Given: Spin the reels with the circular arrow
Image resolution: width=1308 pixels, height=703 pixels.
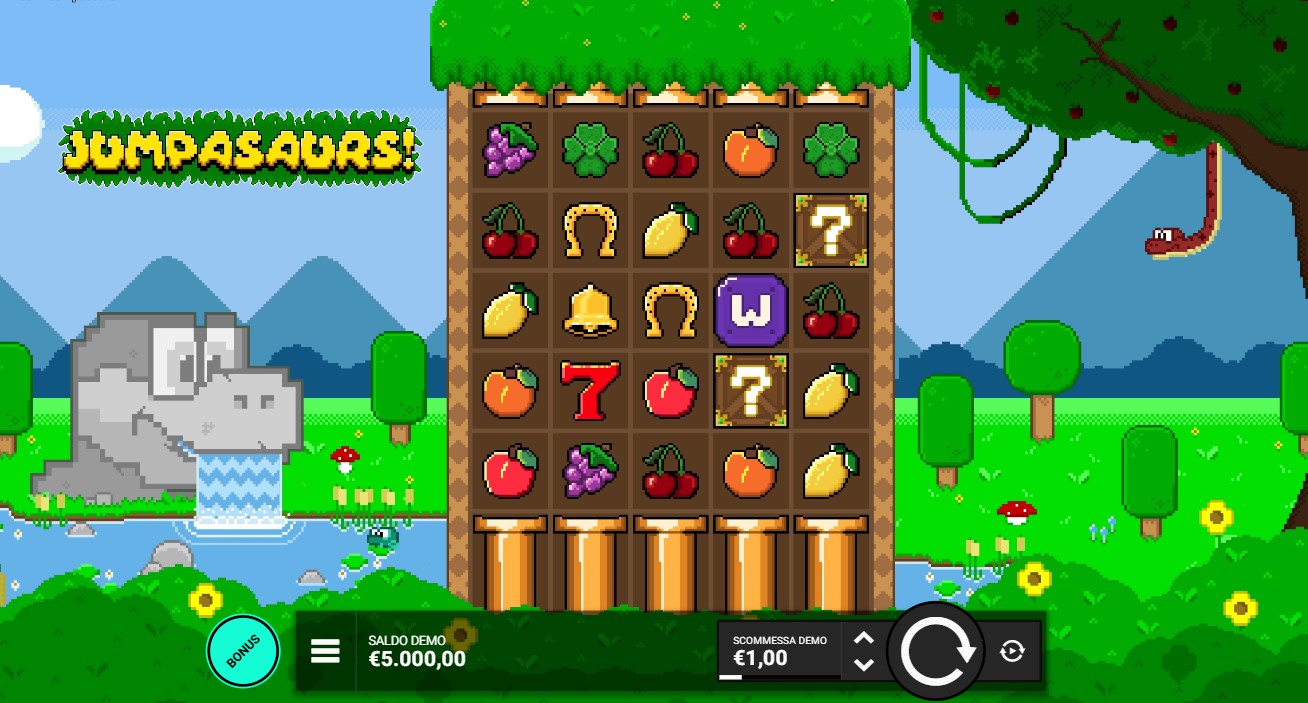Looking at the screenshot, I should [x=937, y=652].
